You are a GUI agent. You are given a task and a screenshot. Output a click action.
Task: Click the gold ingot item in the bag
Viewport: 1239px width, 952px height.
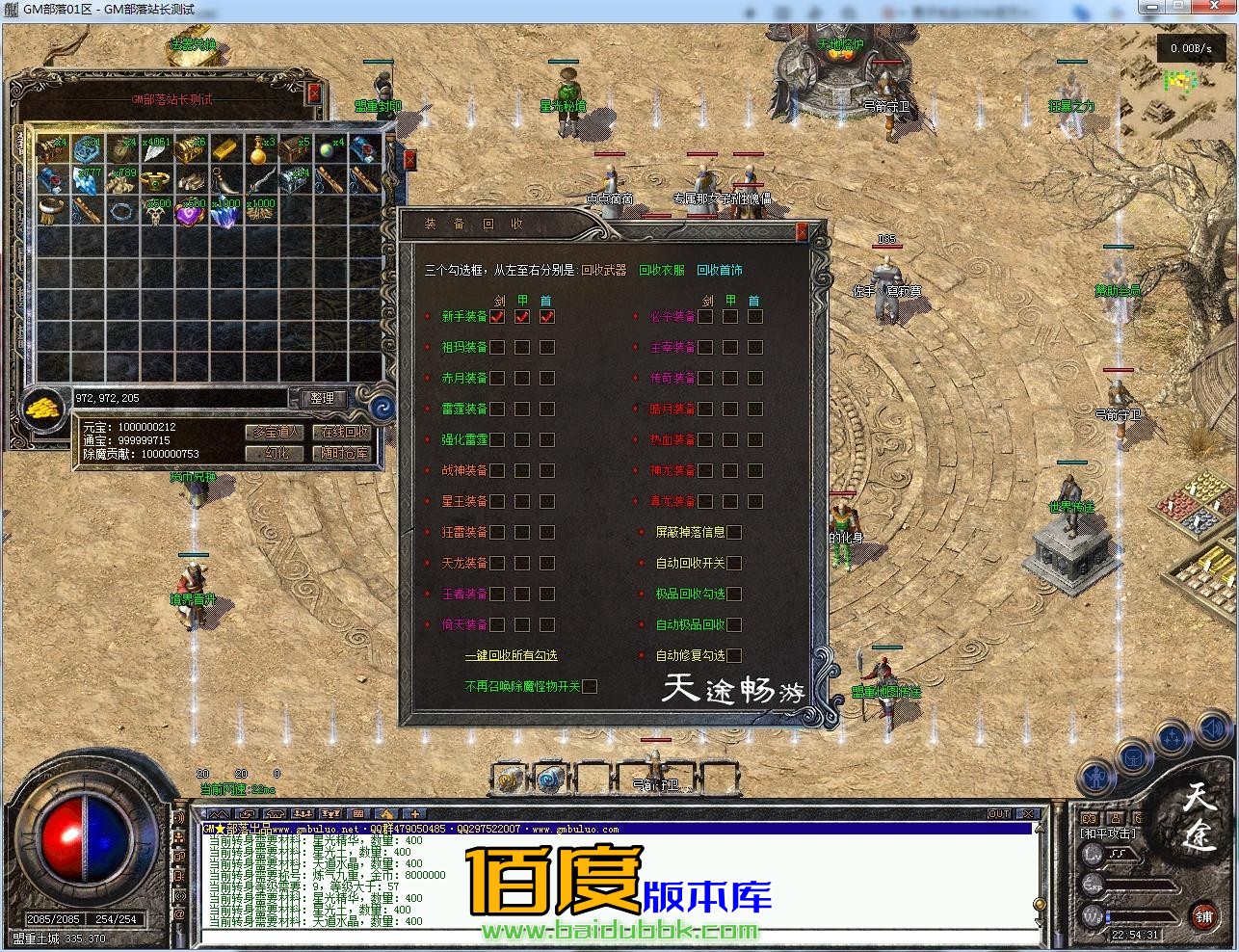pyautogui.click(x=223, y=149)
